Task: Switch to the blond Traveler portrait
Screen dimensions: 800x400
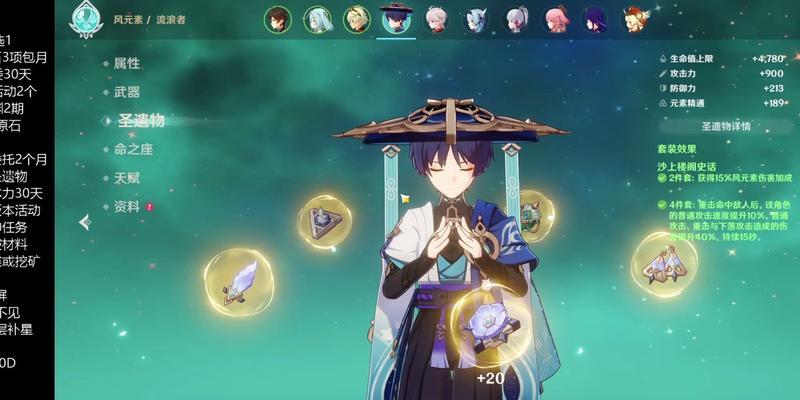Action: [357, 19]
